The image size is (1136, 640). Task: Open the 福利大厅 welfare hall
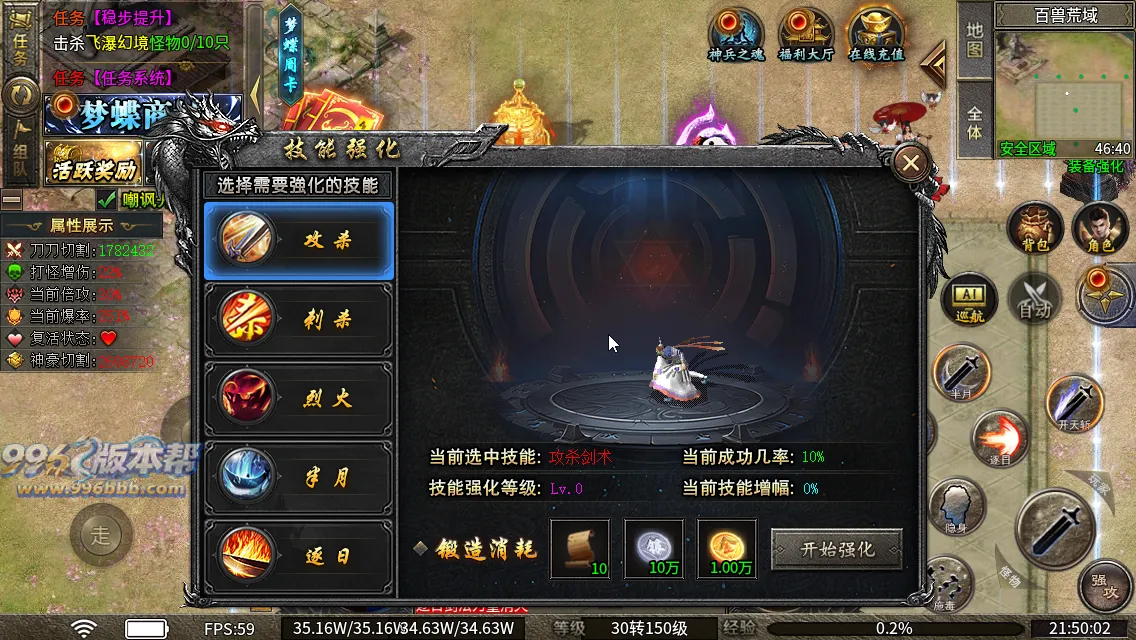(806, 36)
